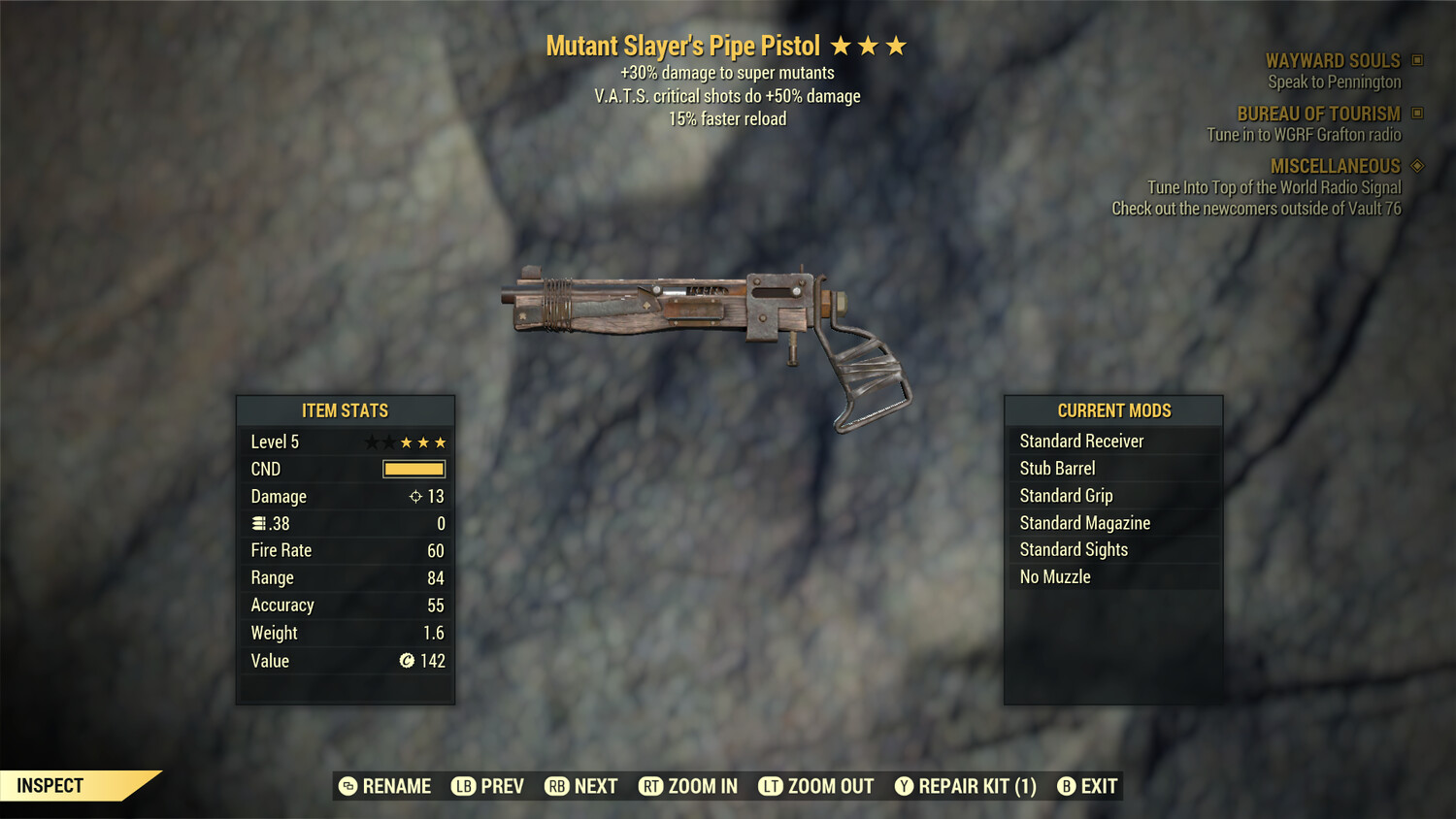Toggle the third star in the Level 5 row
The height and width of the screenshot is (819, 1456).
[406, 442]
